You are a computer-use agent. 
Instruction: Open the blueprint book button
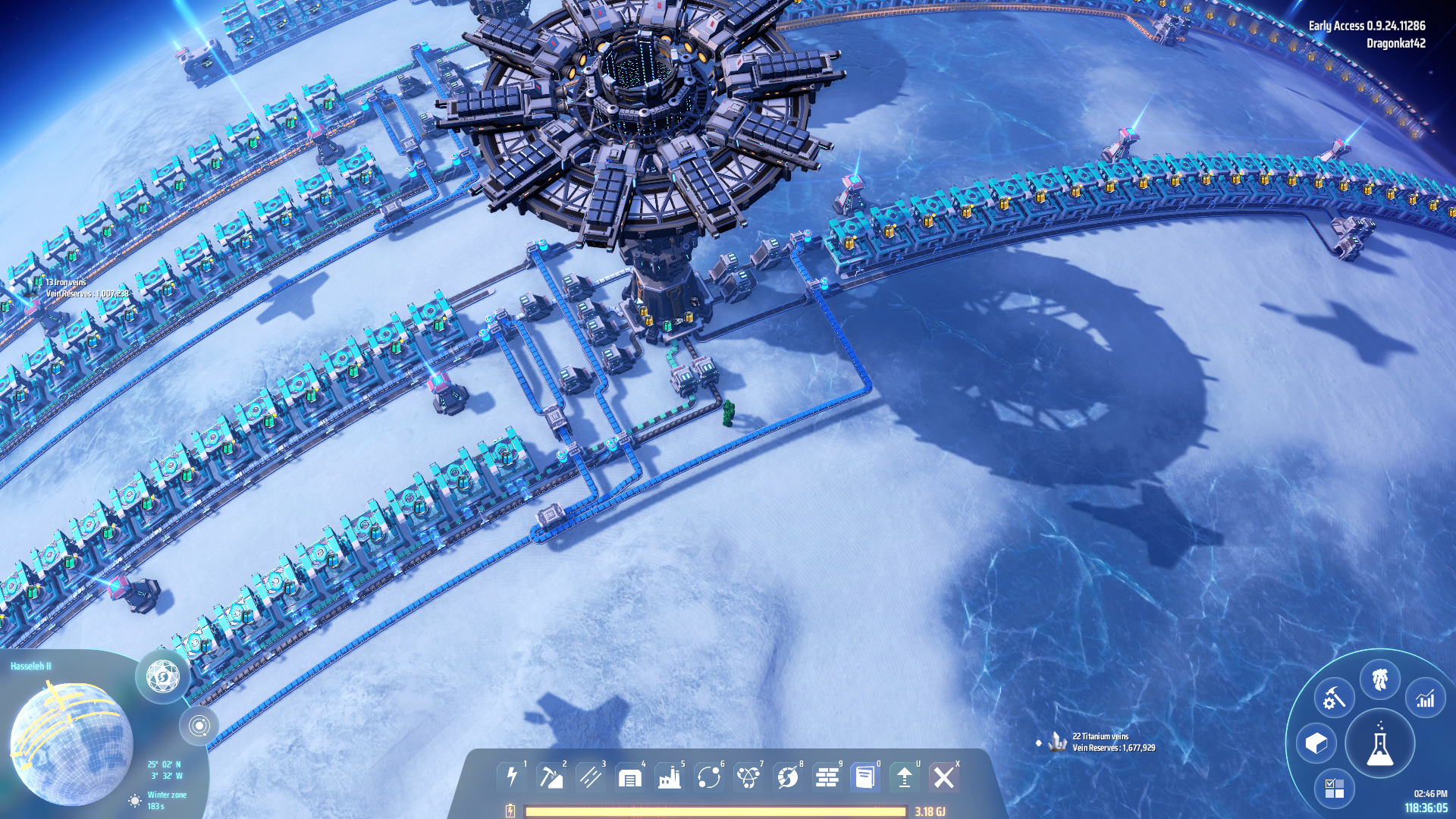click(865, 777)
